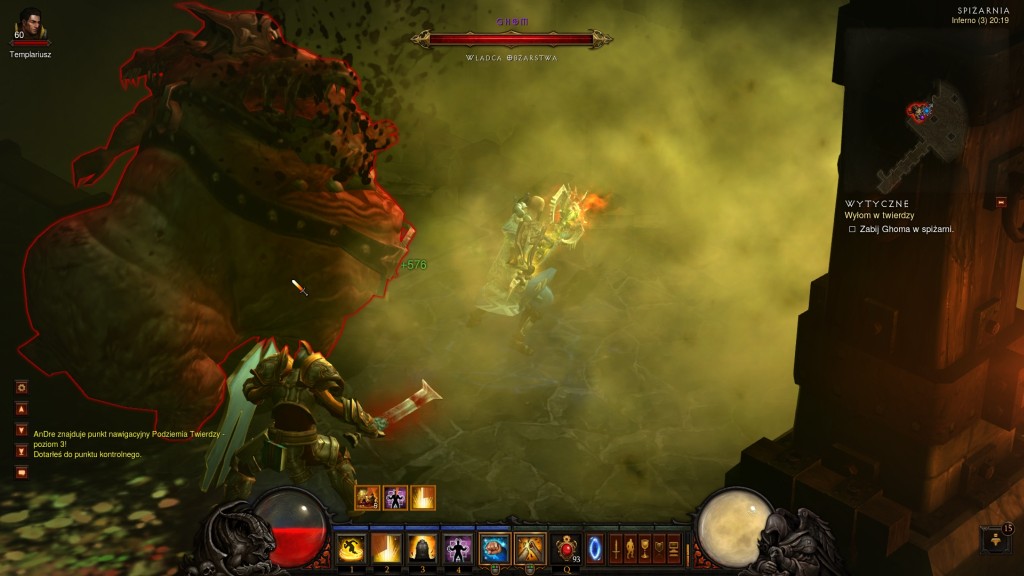Screen dimensions: 1024x576
Task: Open the chalice icon menu button
Action: click(645, 548)
